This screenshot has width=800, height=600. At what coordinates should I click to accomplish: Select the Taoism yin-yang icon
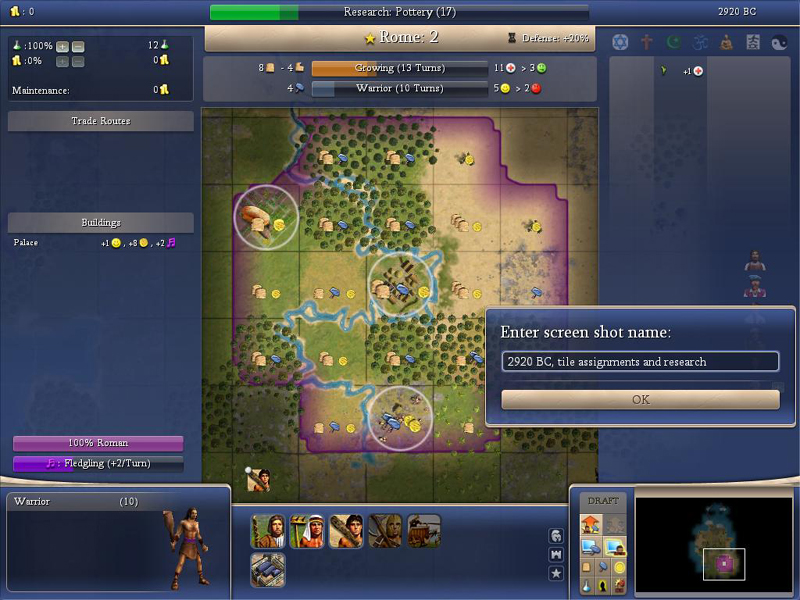coord(779,42)
